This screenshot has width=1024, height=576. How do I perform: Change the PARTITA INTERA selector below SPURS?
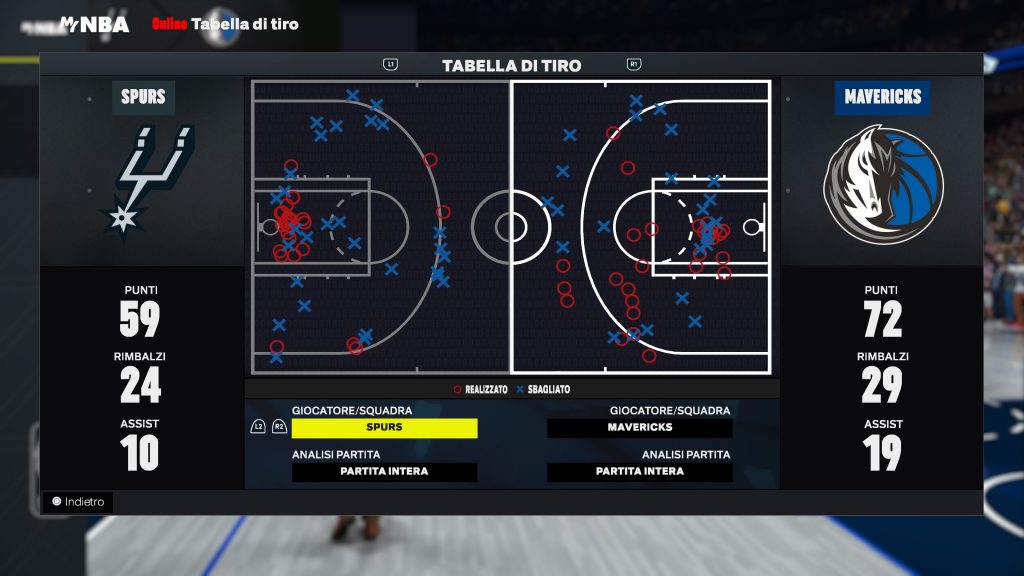coord(384,472)
